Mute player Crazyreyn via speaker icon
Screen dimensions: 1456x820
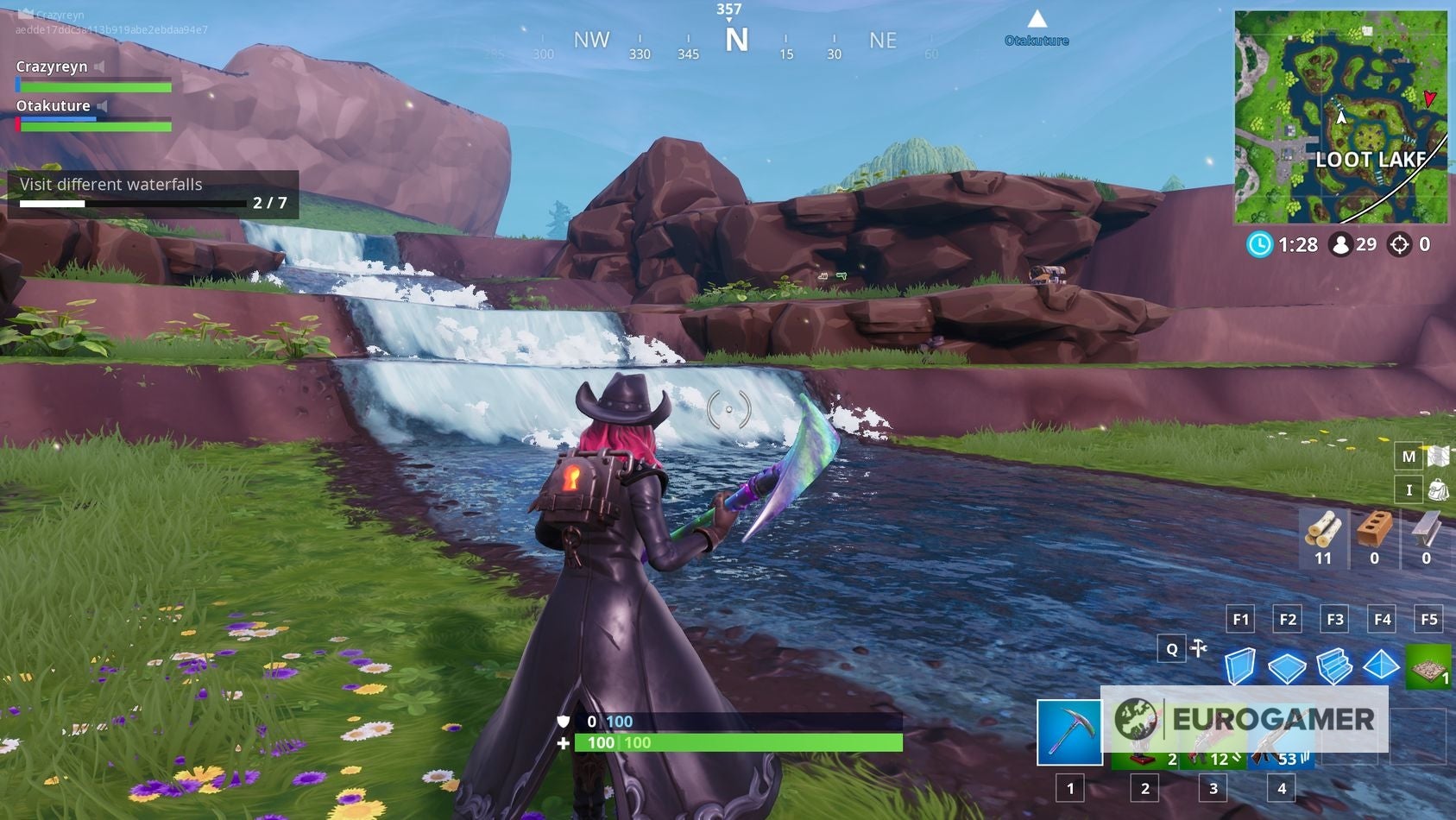coord(98,66)
